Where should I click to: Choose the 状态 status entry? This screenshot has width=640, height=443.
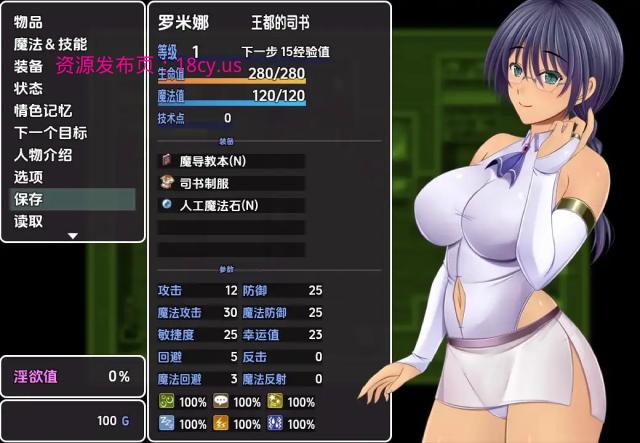tap(28, 88)
